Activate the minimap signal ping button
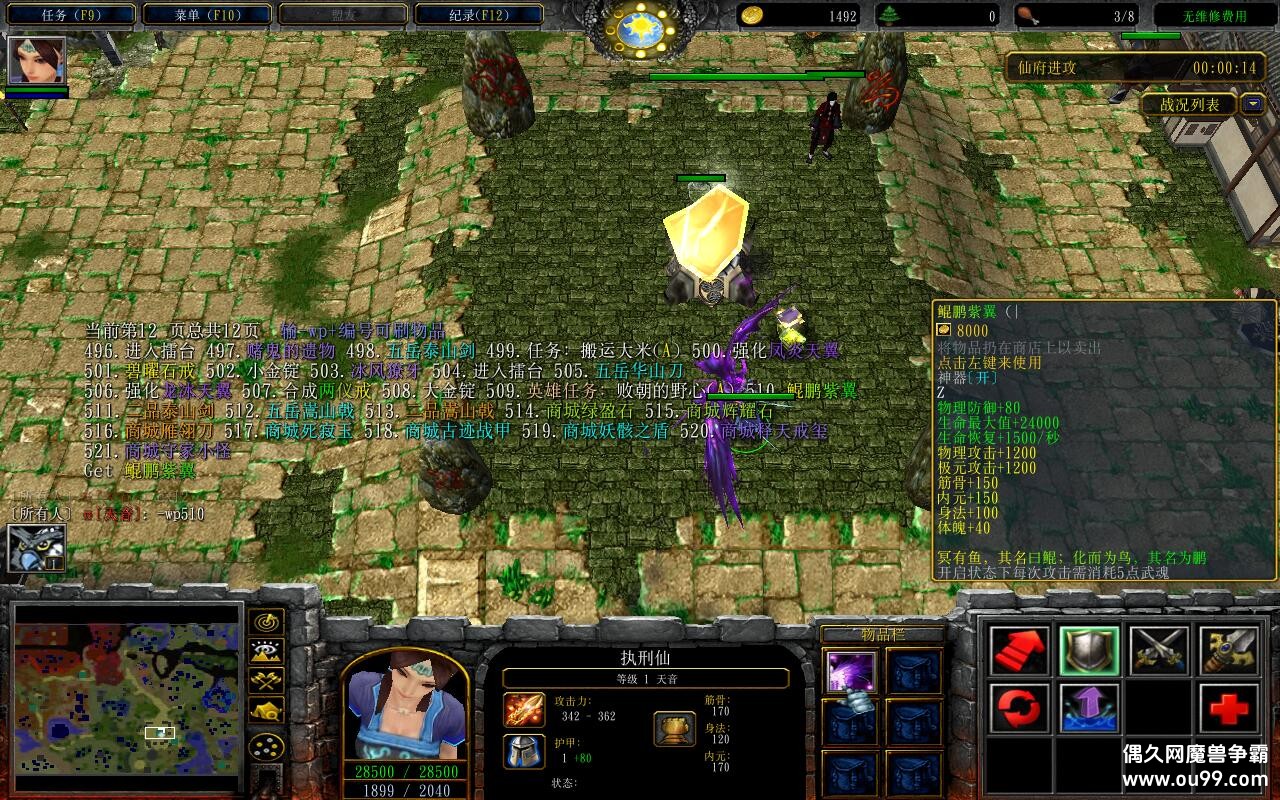1280x800 pixels. [x=266, y=621]
